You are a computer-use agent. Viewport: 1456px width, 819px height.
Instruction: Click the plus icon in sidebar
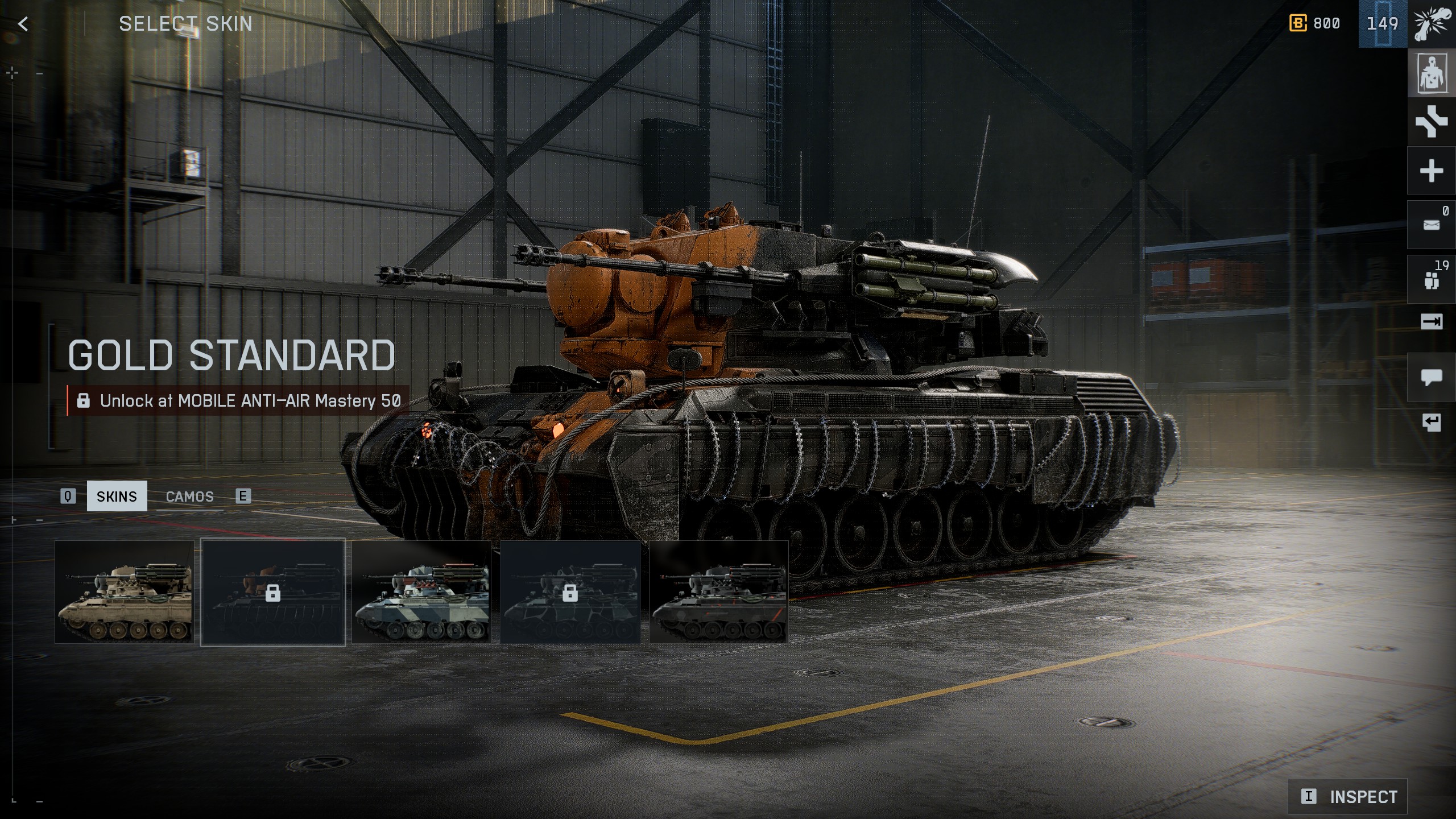tap(1432, 171)
